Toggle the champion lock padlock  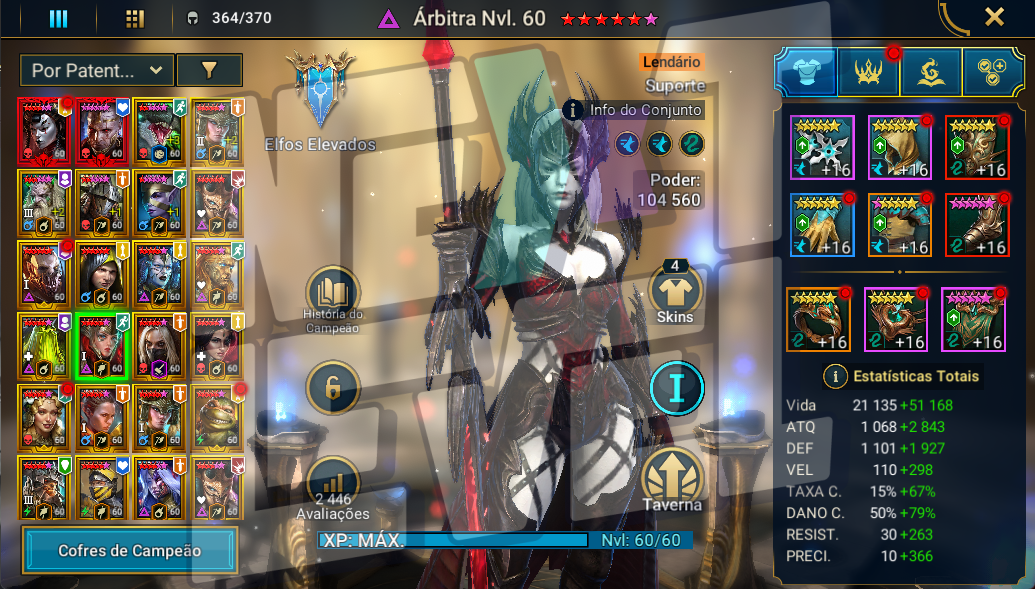tap(333, 387)
